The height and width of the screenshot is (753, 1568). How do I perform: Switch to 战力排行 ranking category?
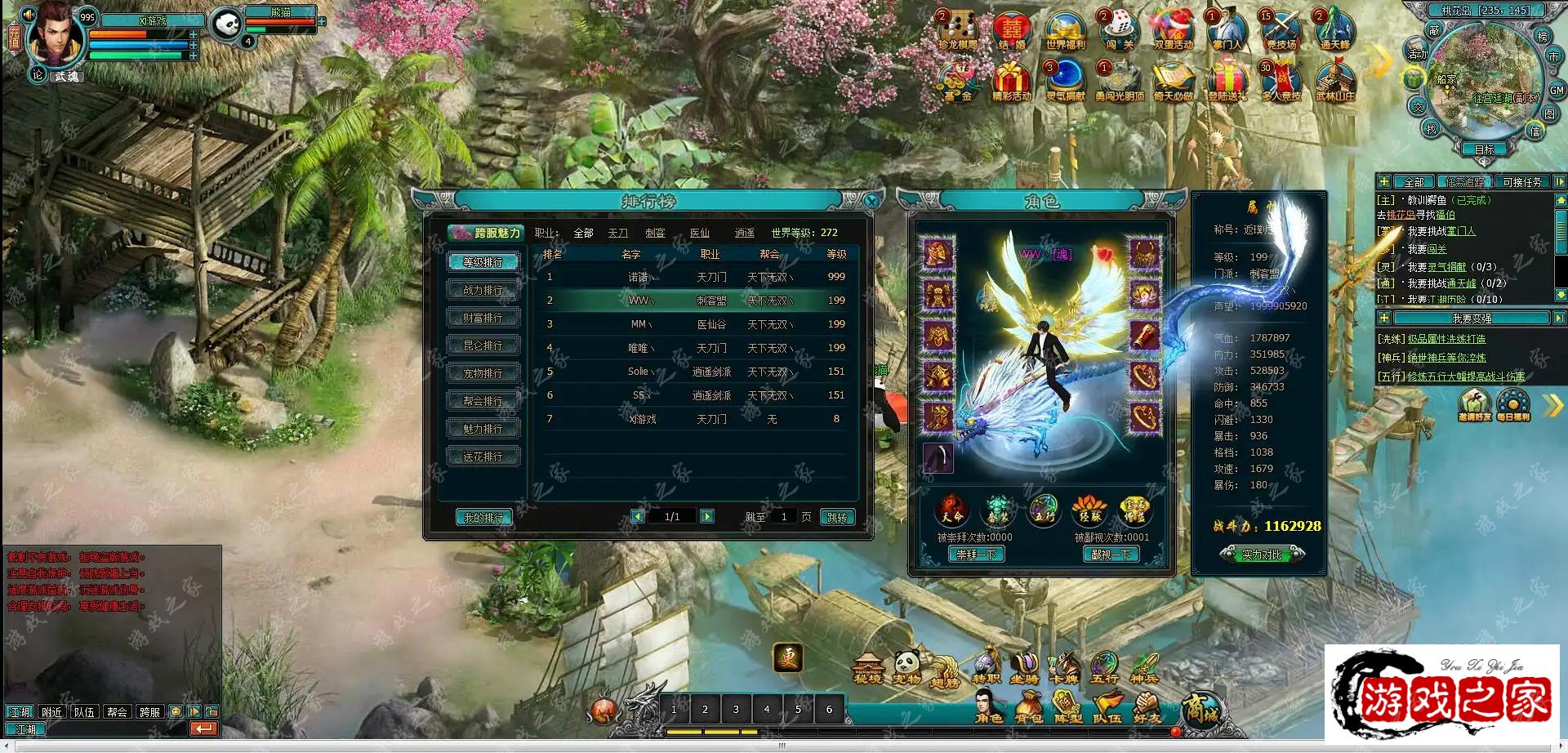[483, 290]
